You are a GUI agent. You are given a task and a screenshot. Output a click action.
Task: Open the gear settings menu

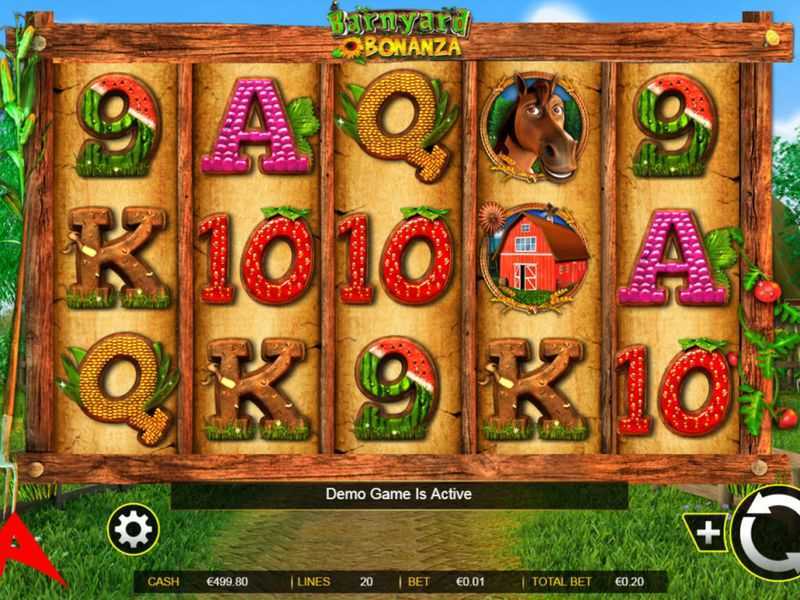(133, 529)
